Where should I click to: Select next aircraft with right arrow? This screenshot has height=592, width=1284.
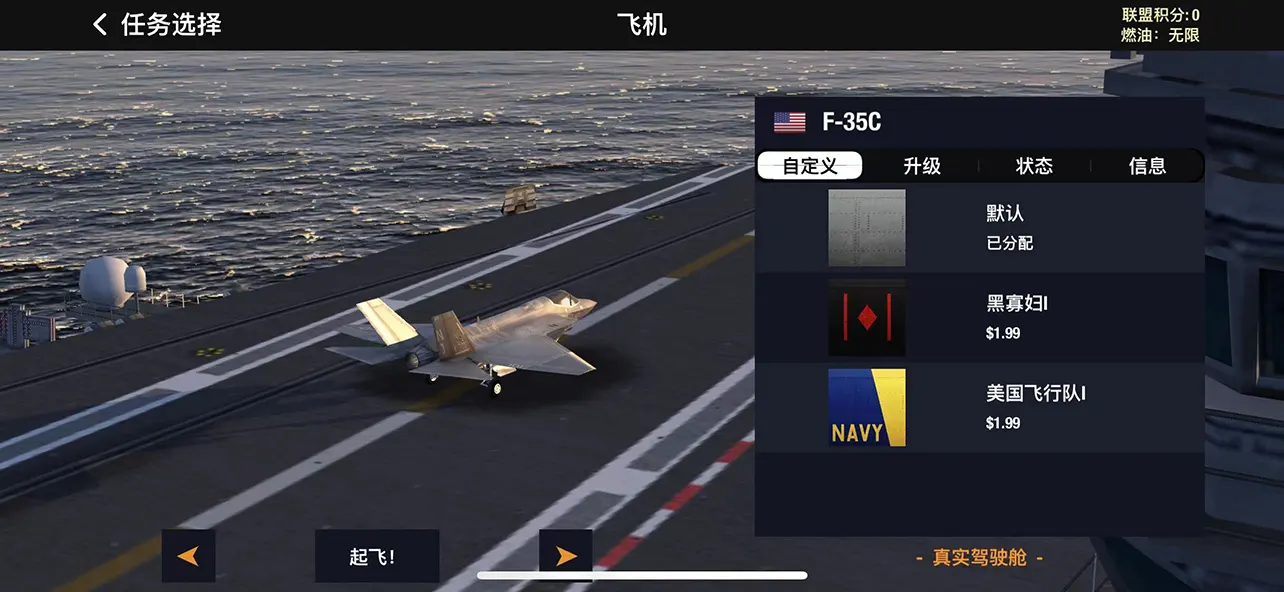[566, 556]
